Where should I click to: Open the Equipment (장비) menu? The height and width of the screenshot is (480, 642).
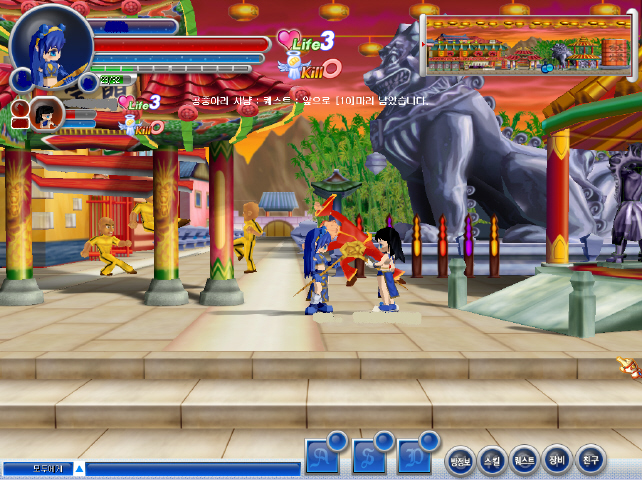[x=557, y=459]
